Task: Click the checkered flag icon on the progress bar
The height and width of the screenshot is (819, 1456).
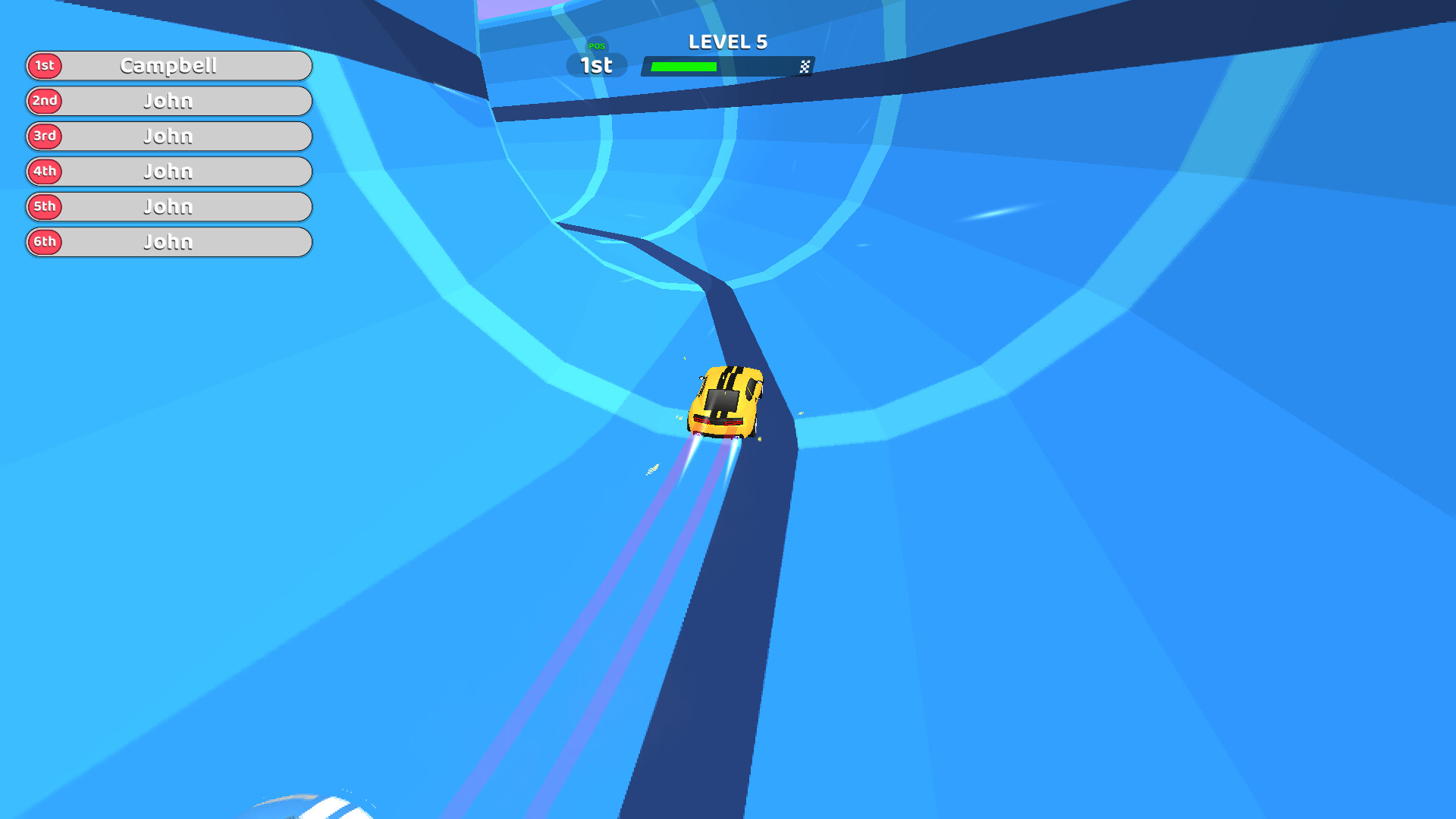Action: [806, 67]
